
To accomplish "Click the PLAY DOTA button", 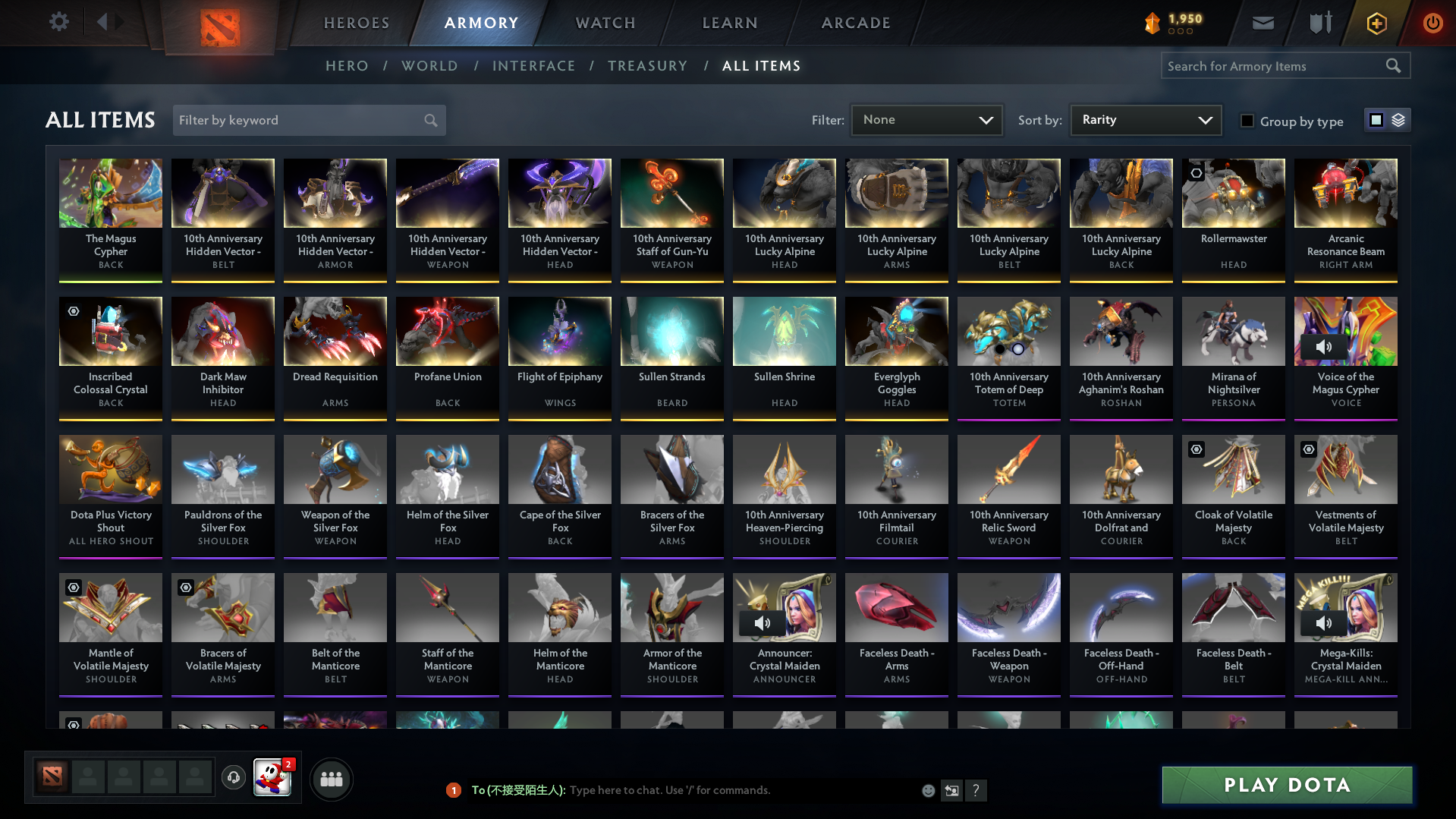I will [1285, 785].
